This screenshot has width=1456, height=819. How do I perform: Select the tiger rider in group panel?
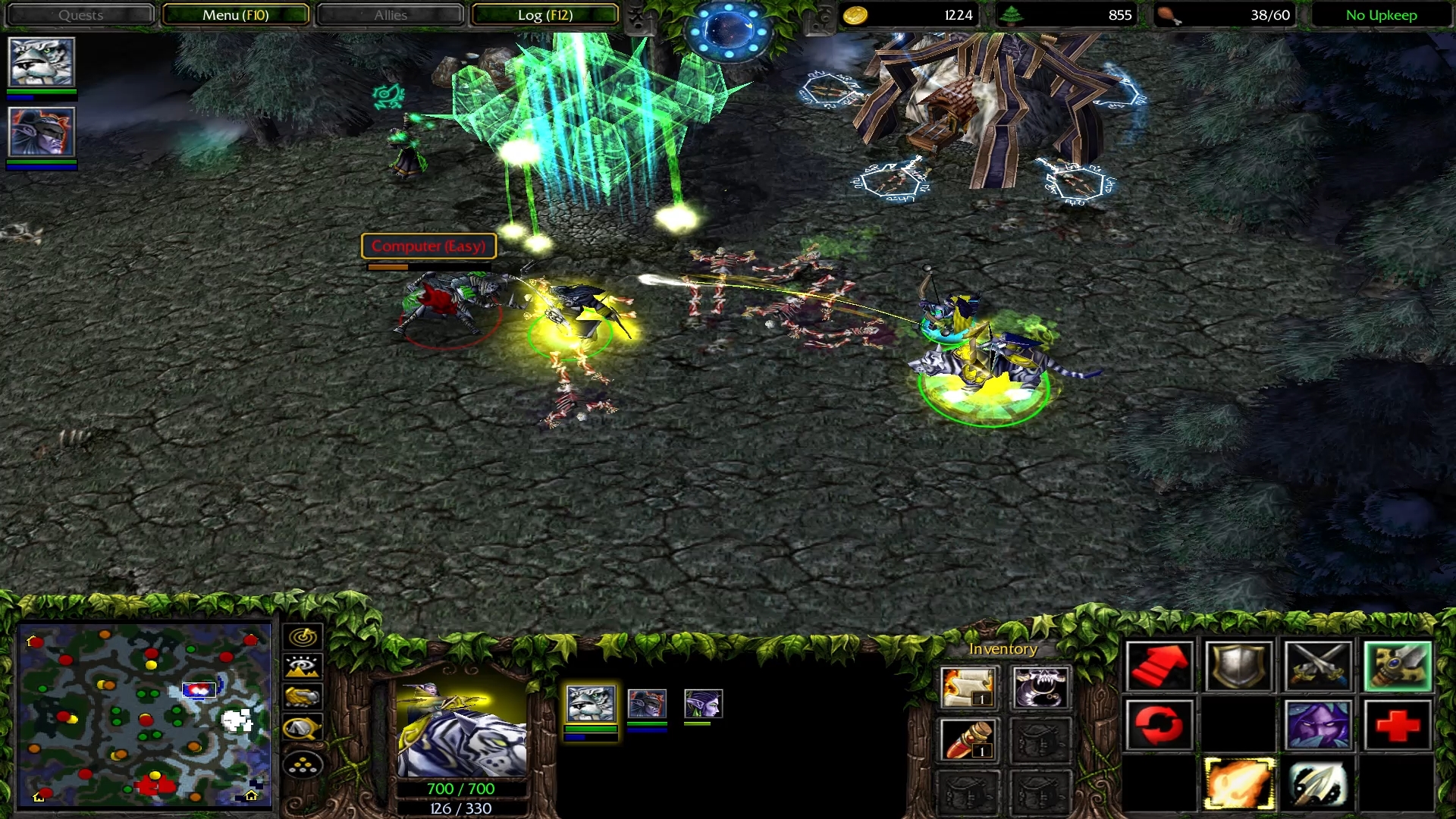[x=591, y=704]
